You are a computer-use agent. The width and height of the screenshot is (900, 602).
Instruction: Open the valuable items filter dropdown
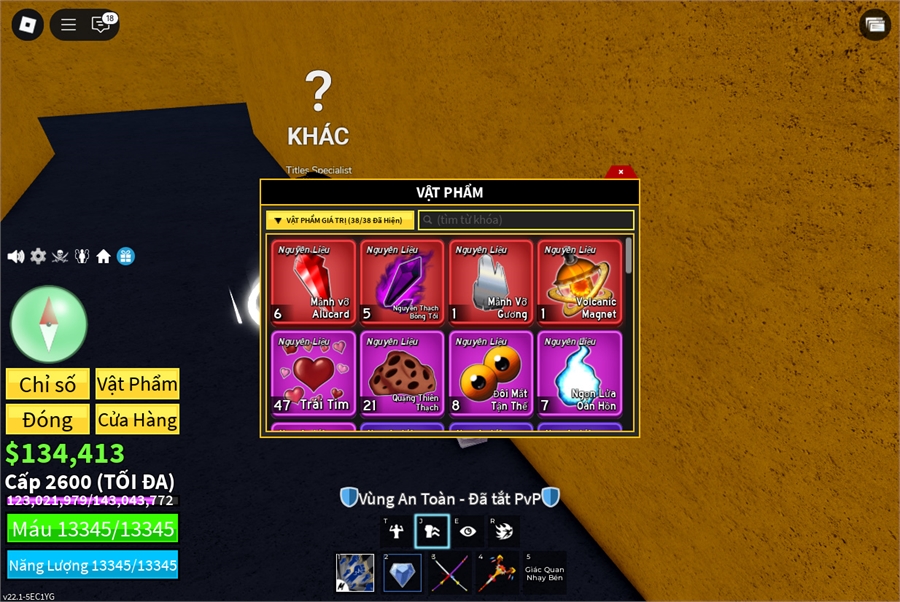coord(340,220)
